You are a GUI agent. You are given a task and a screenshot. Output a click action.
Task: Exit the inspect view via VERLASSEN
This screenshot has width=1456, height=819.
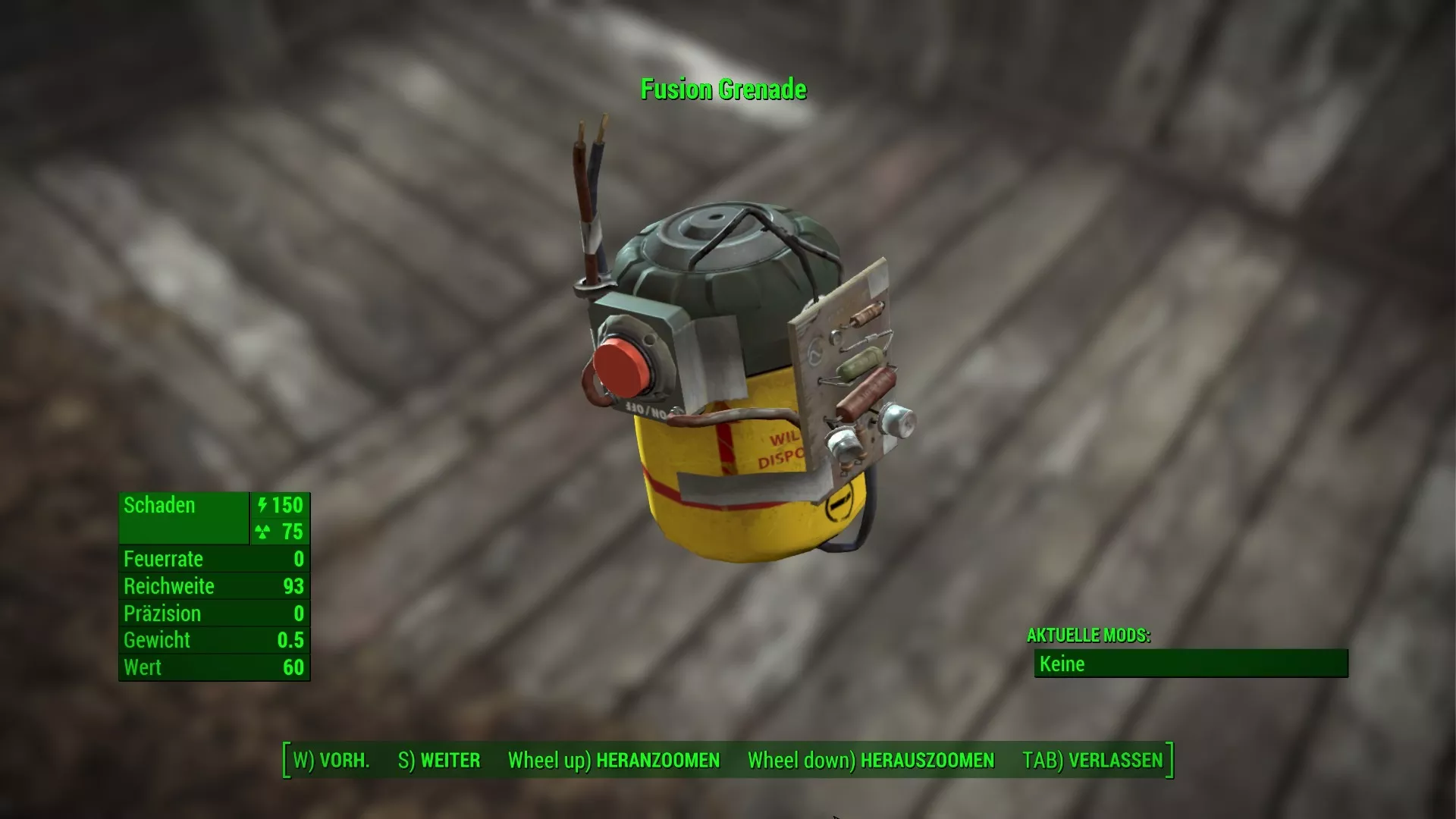pyautogui.click(x=1092, y=761)
